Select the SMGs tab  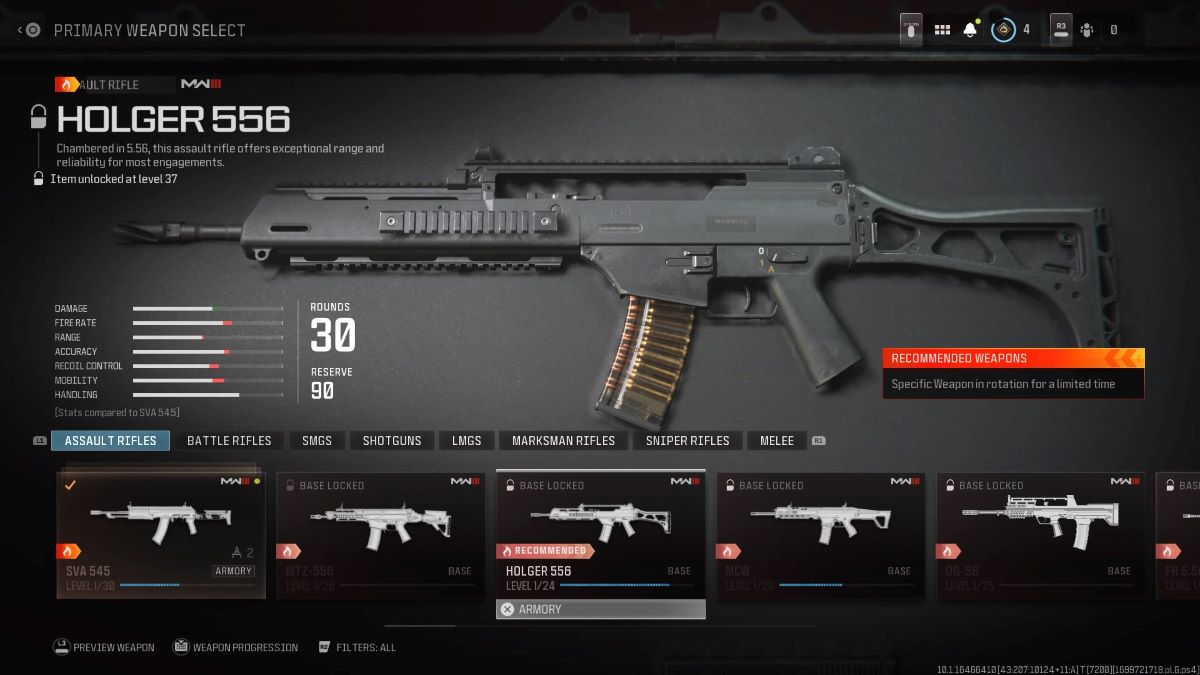click(317, 440)
